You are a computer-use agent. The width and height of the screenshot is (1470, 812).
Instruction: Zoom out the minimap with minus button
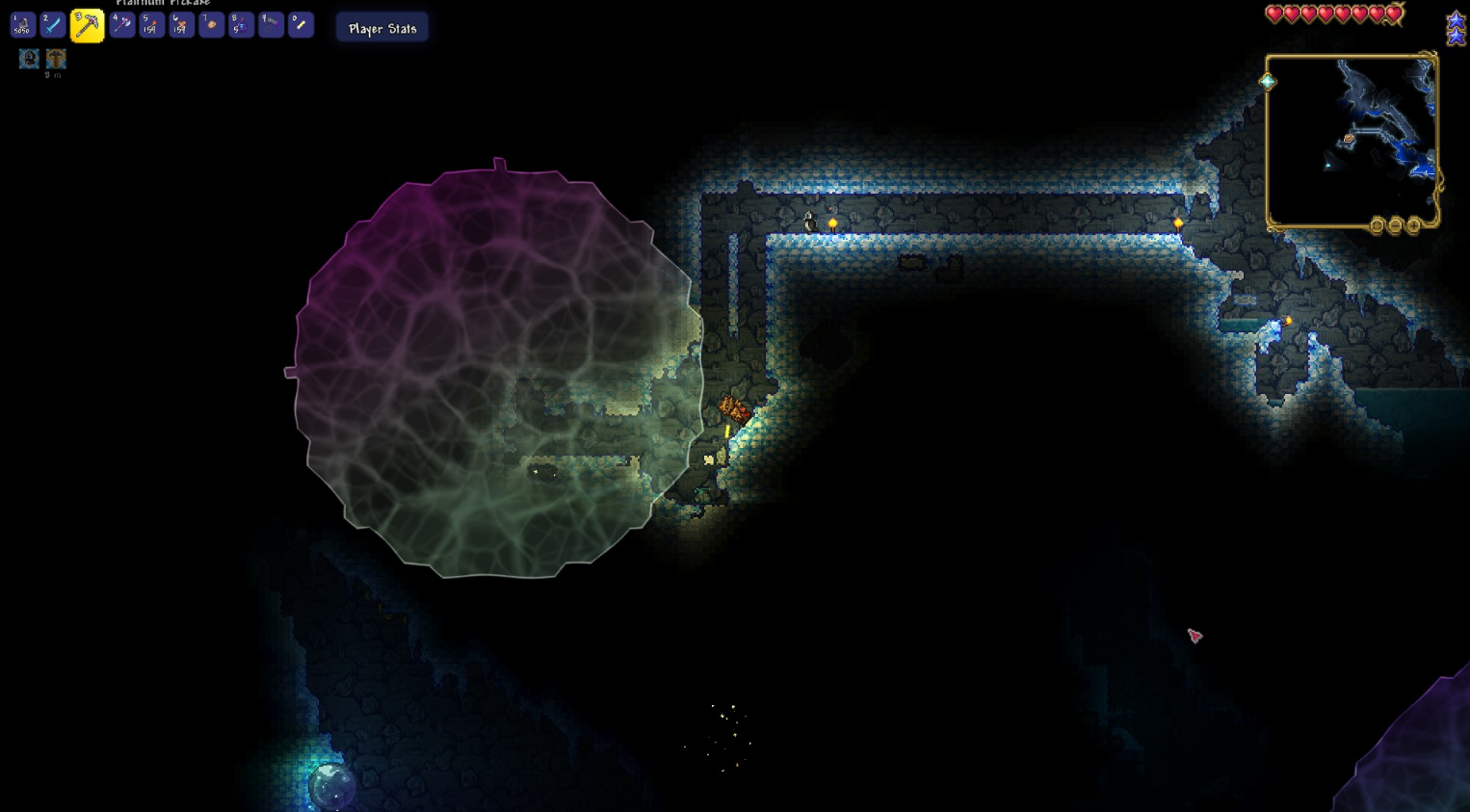coord(1395,225)
